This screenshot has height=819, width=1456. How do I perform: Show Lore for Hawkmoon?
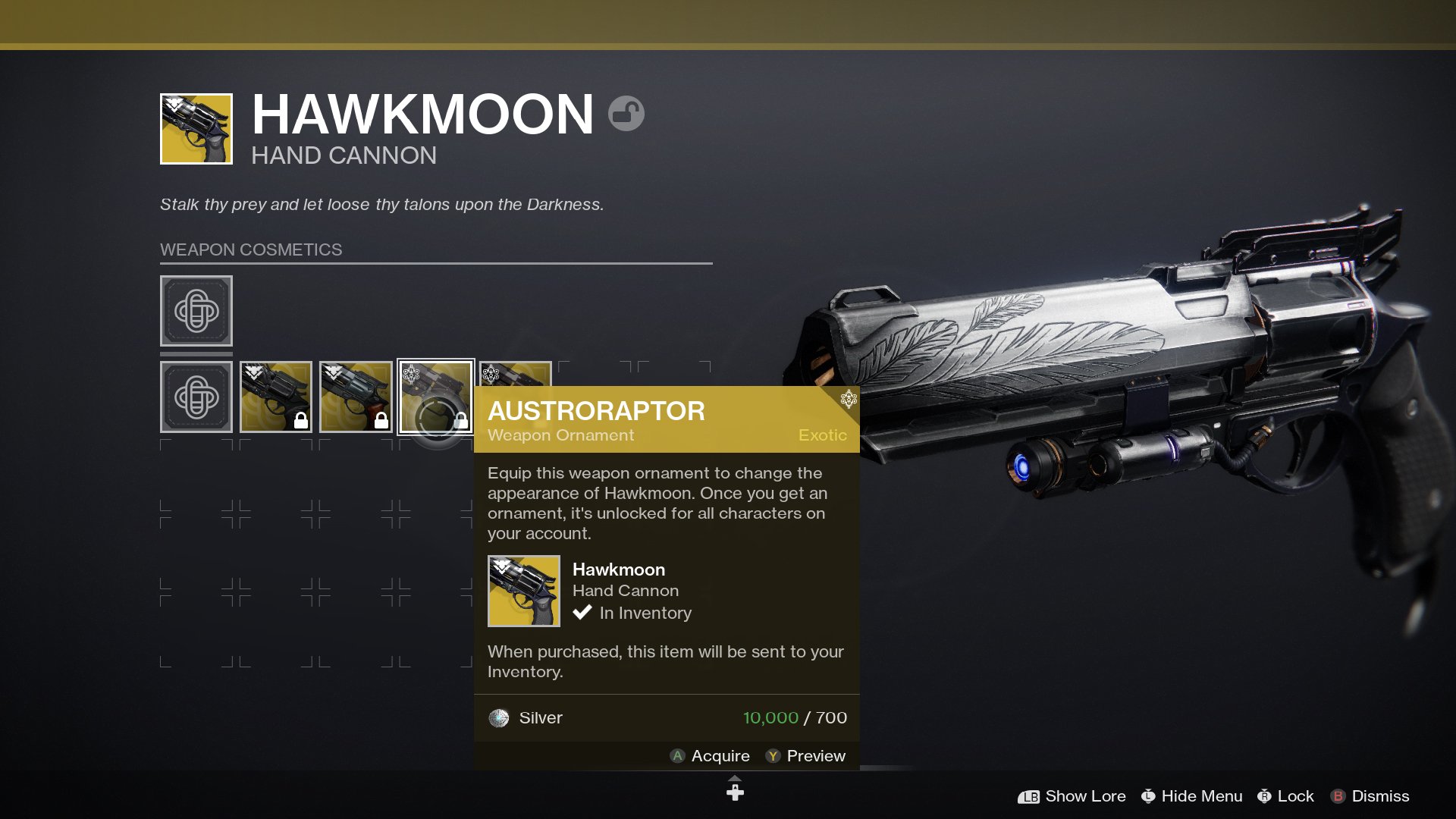click(x=1072, y=796)
